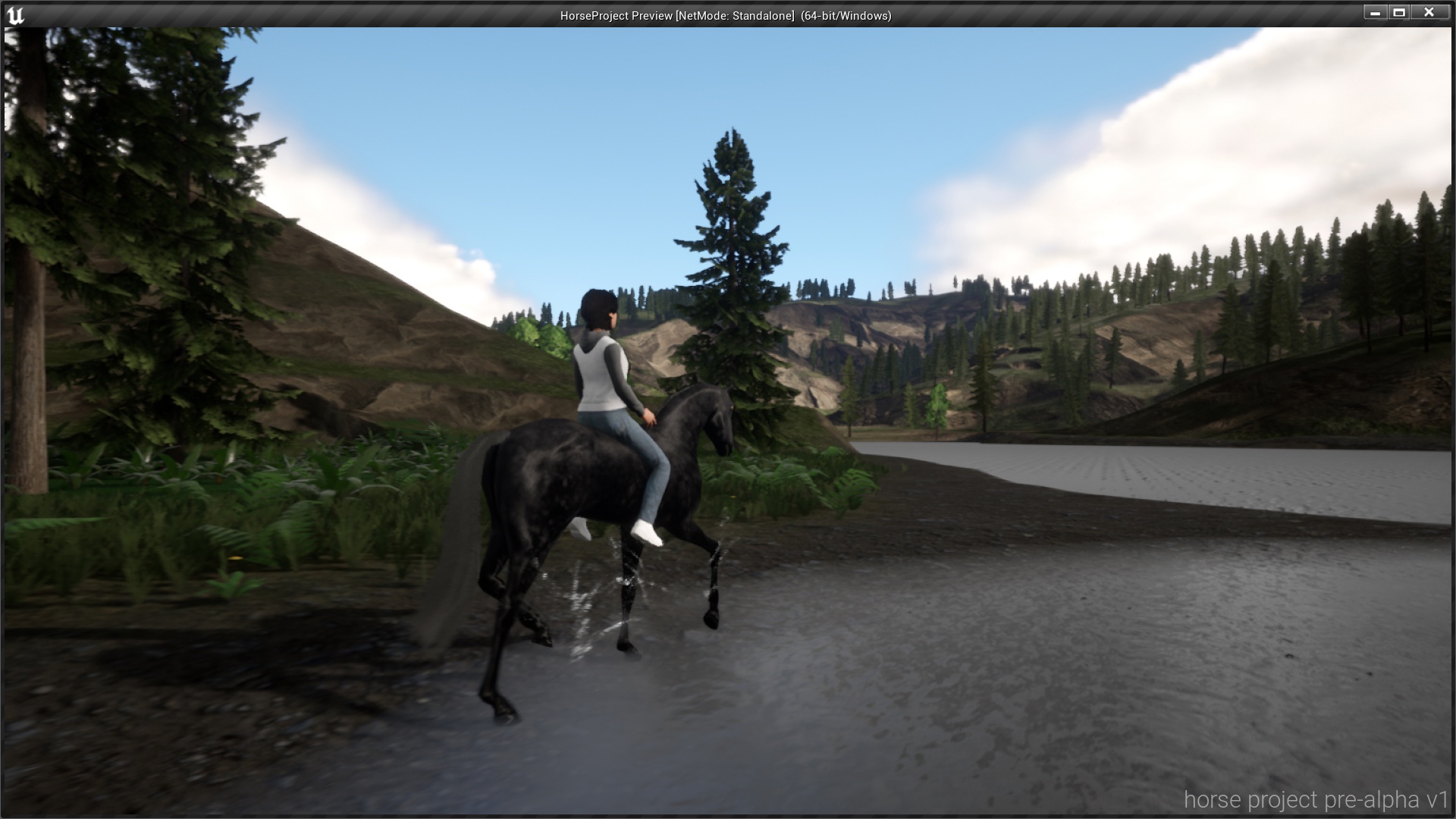
Task: Close the HorseProject Preview window
Action: click(1429, 12)
